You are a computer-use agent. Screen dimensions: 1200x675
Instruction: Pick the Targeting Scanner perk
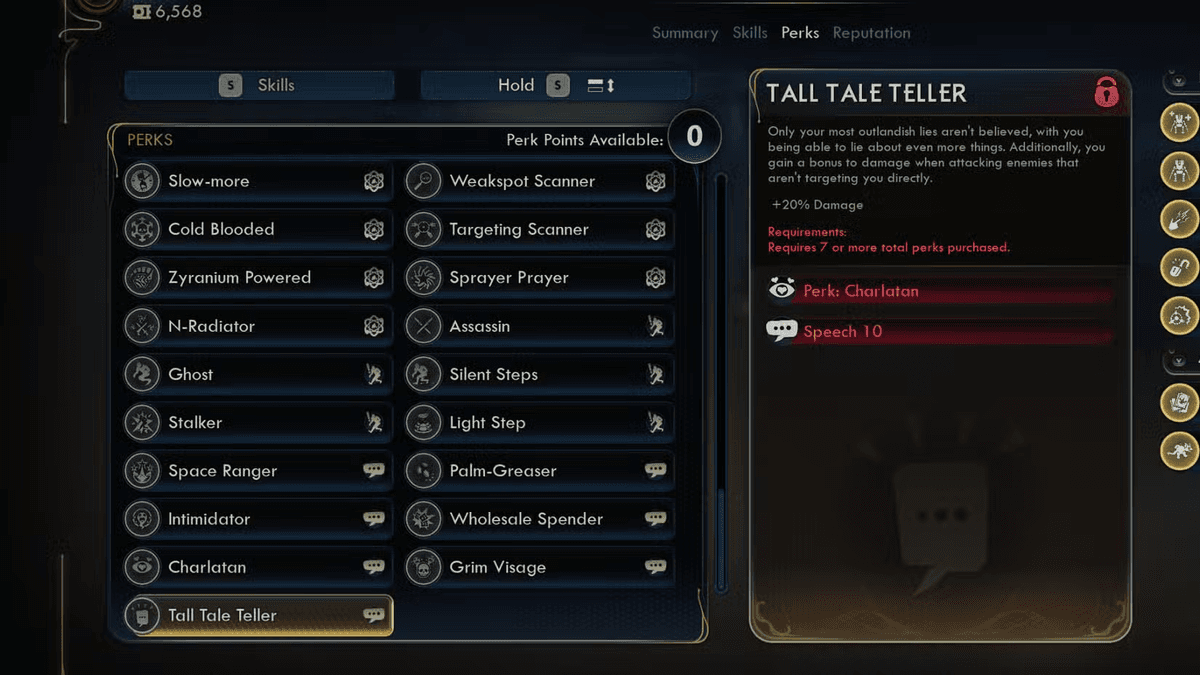(x=540, y=229)
